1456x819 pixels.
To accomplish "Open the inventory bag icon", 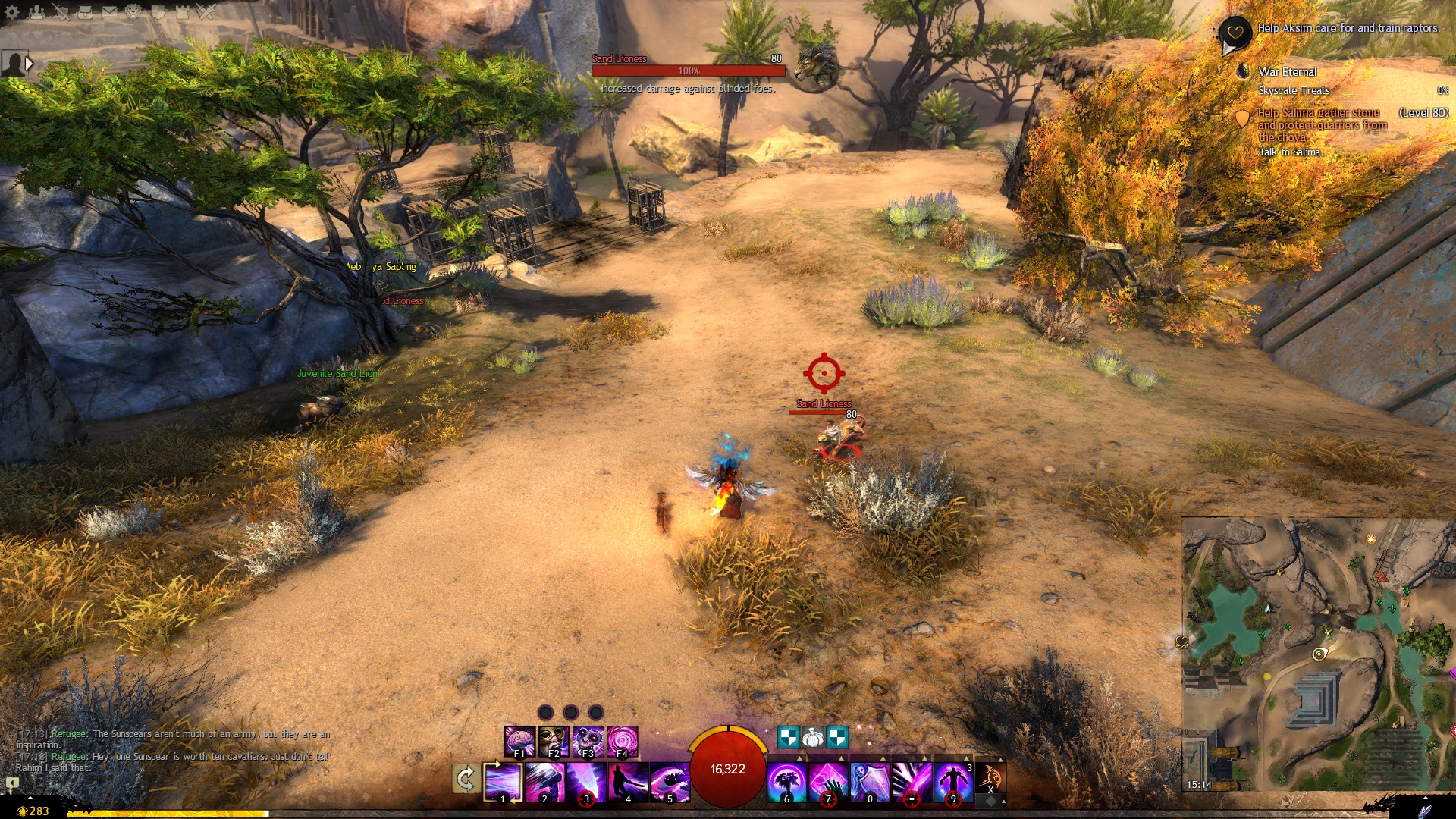I will (84, 11).
